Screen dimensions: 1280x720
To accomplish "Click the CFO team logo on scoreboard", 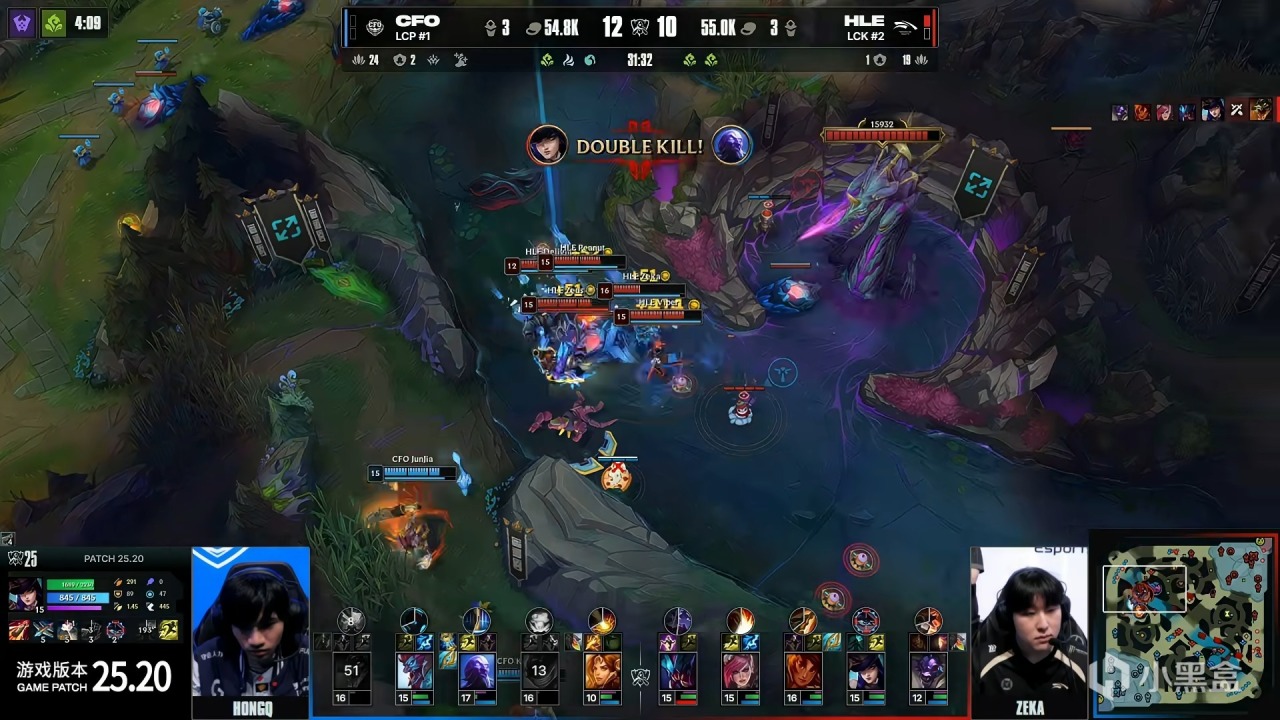I will pyautogui.click(x=375, y=27).
